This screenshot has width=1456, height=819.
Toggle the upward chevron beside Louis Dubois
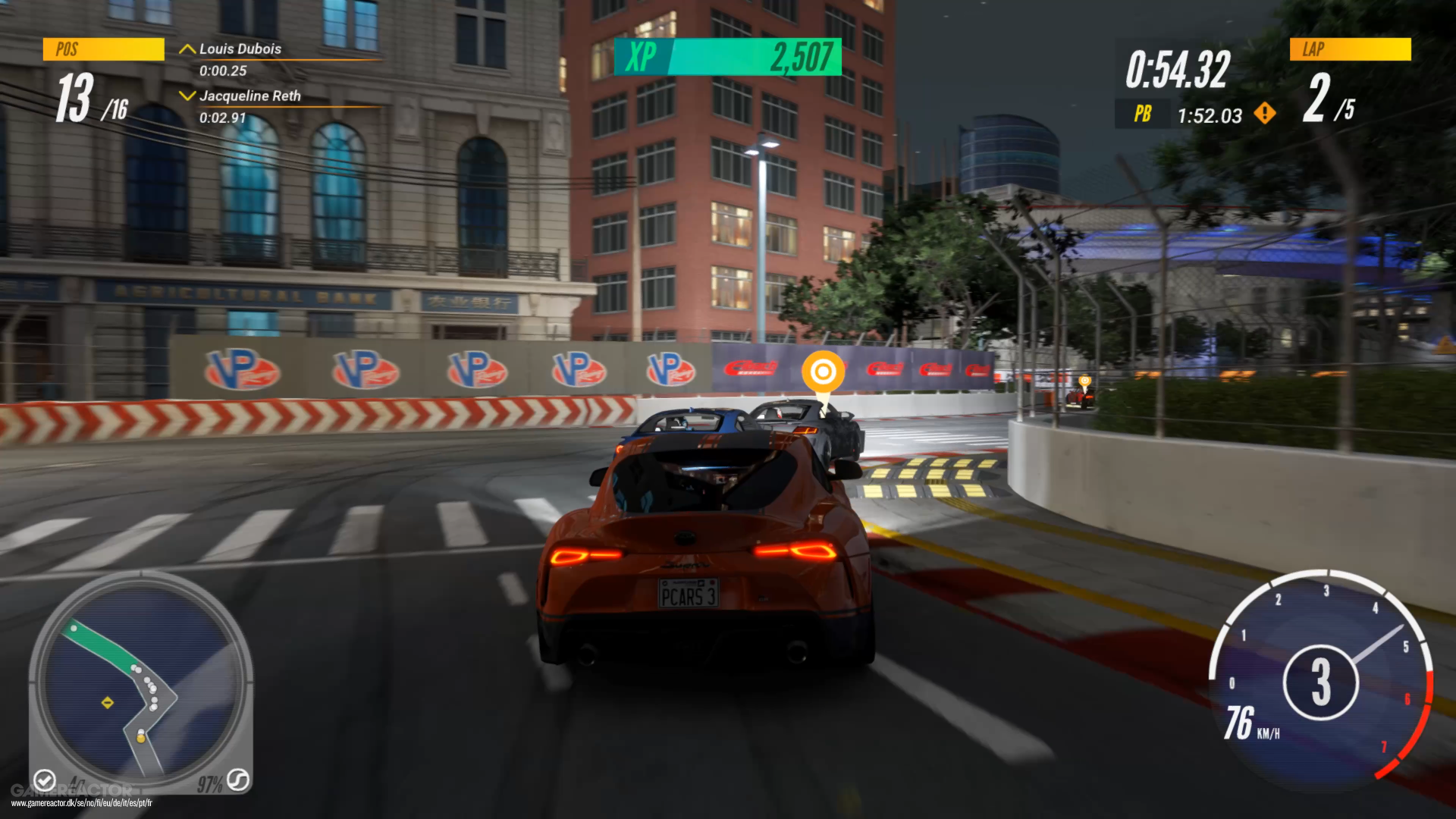187,48
